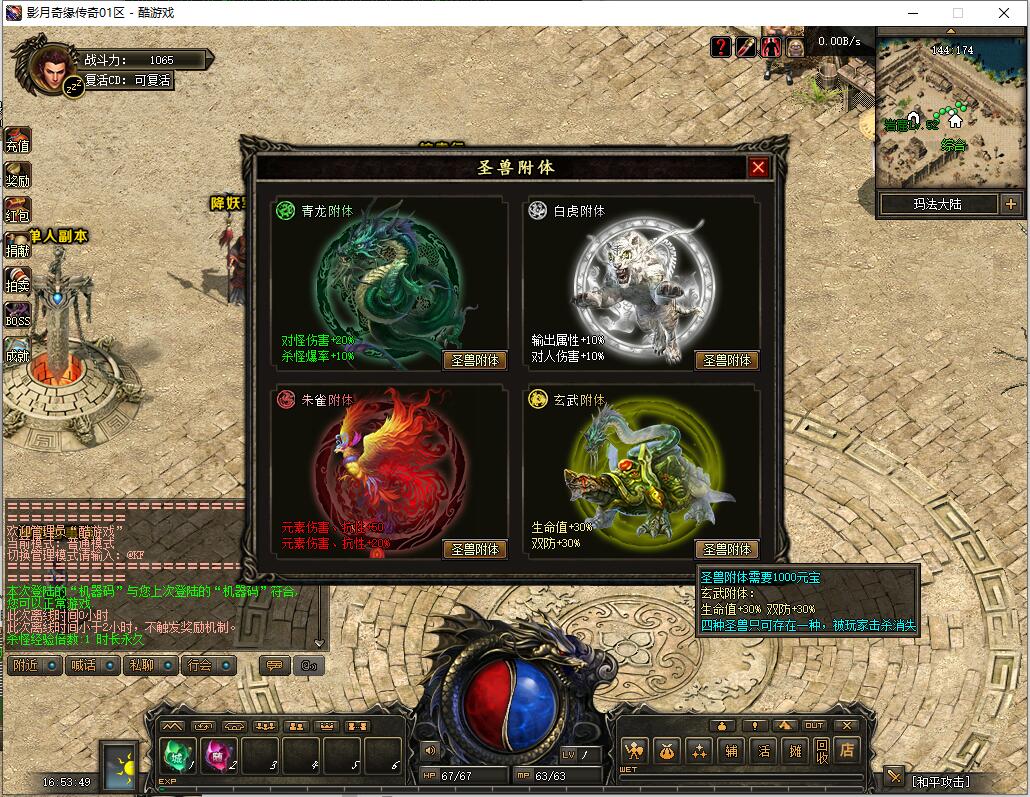Activate 朱雀附体 with its 圣兽附体 button
The image size is (1030, 797).
(475, 549)
